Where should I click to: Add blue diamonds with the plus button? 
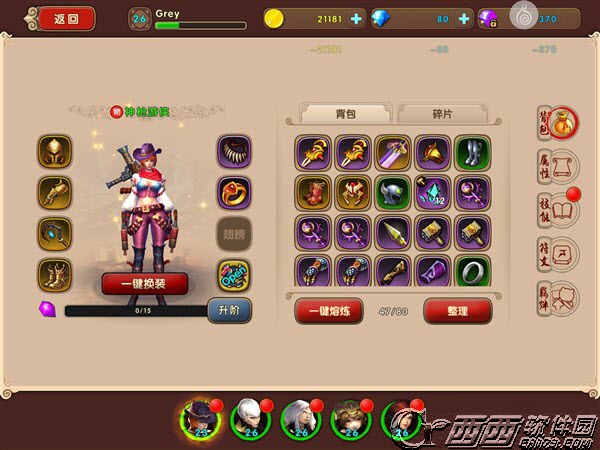pyautogui.click(x=464, y=18)
